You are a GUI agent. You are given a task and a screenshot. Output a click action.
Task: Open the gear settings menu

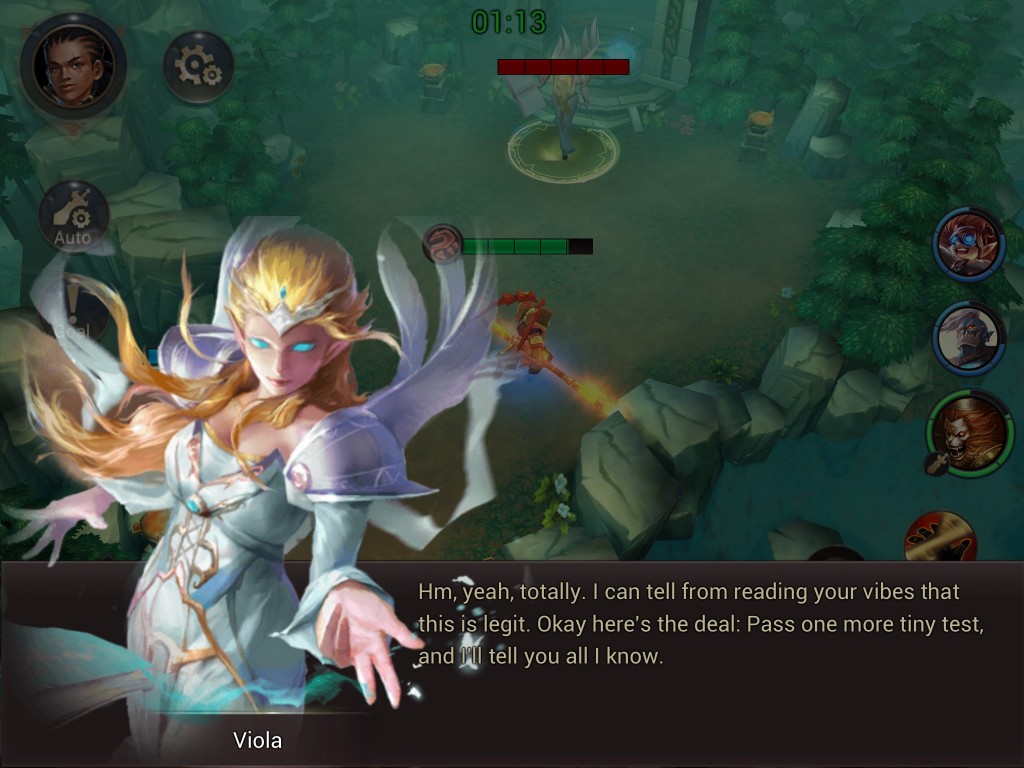click(x=198, y=67)
